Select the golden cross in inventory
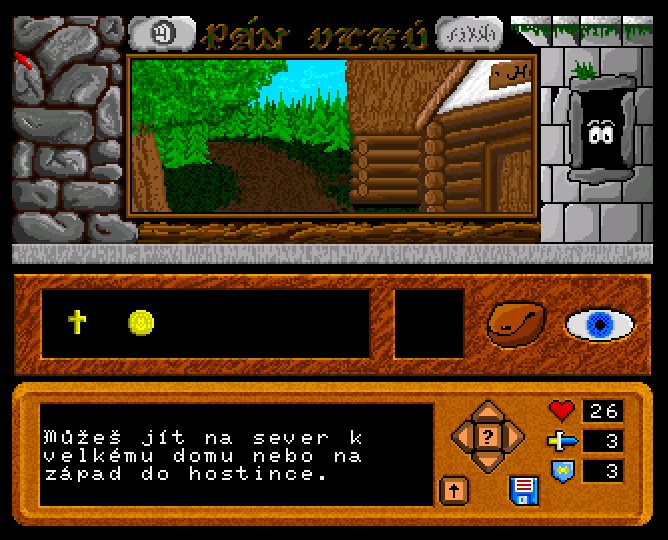668x540 pixels. tap(77, 322)
